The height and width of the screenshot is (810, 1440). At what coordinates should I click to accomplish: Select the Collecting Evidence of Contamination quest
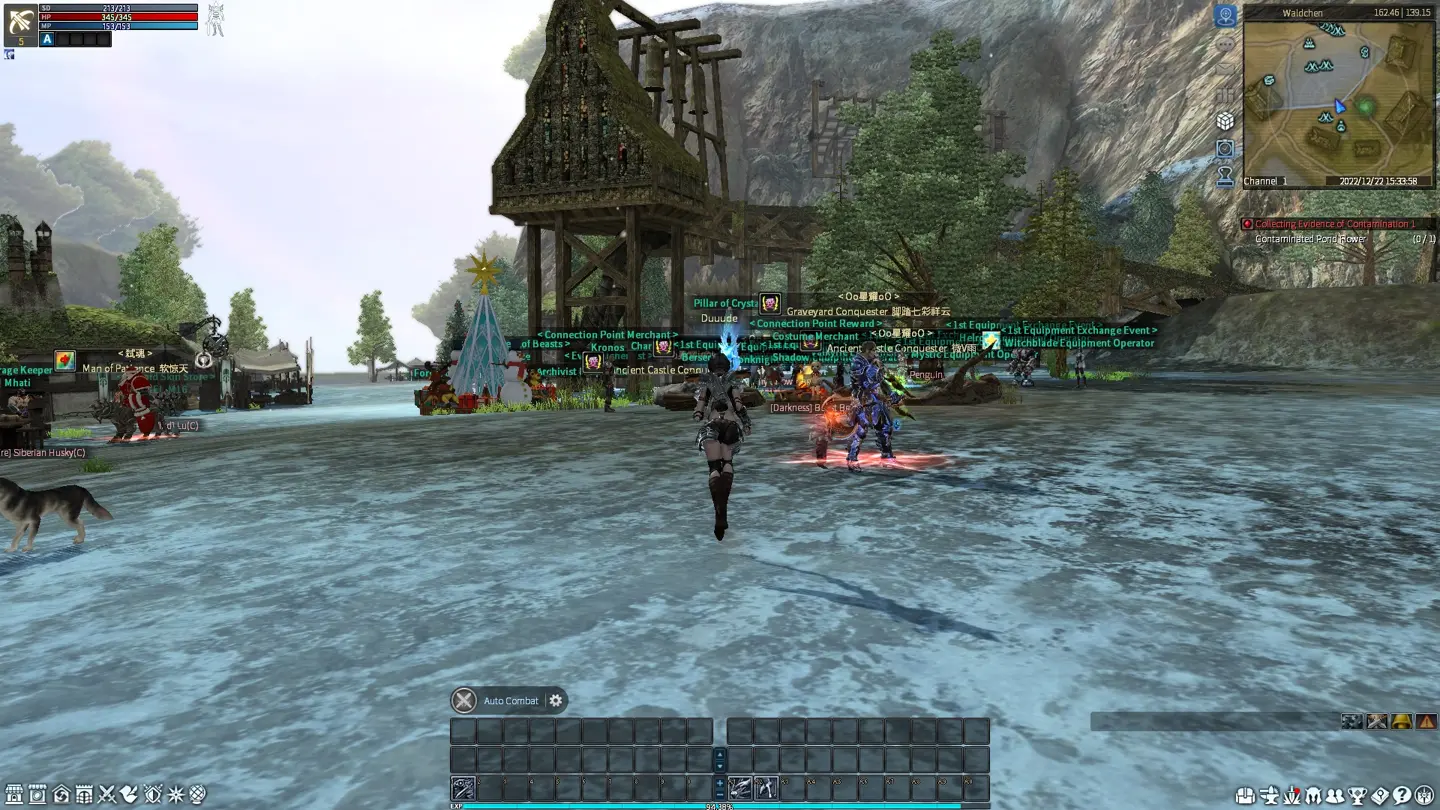[x=1334, y=224]
